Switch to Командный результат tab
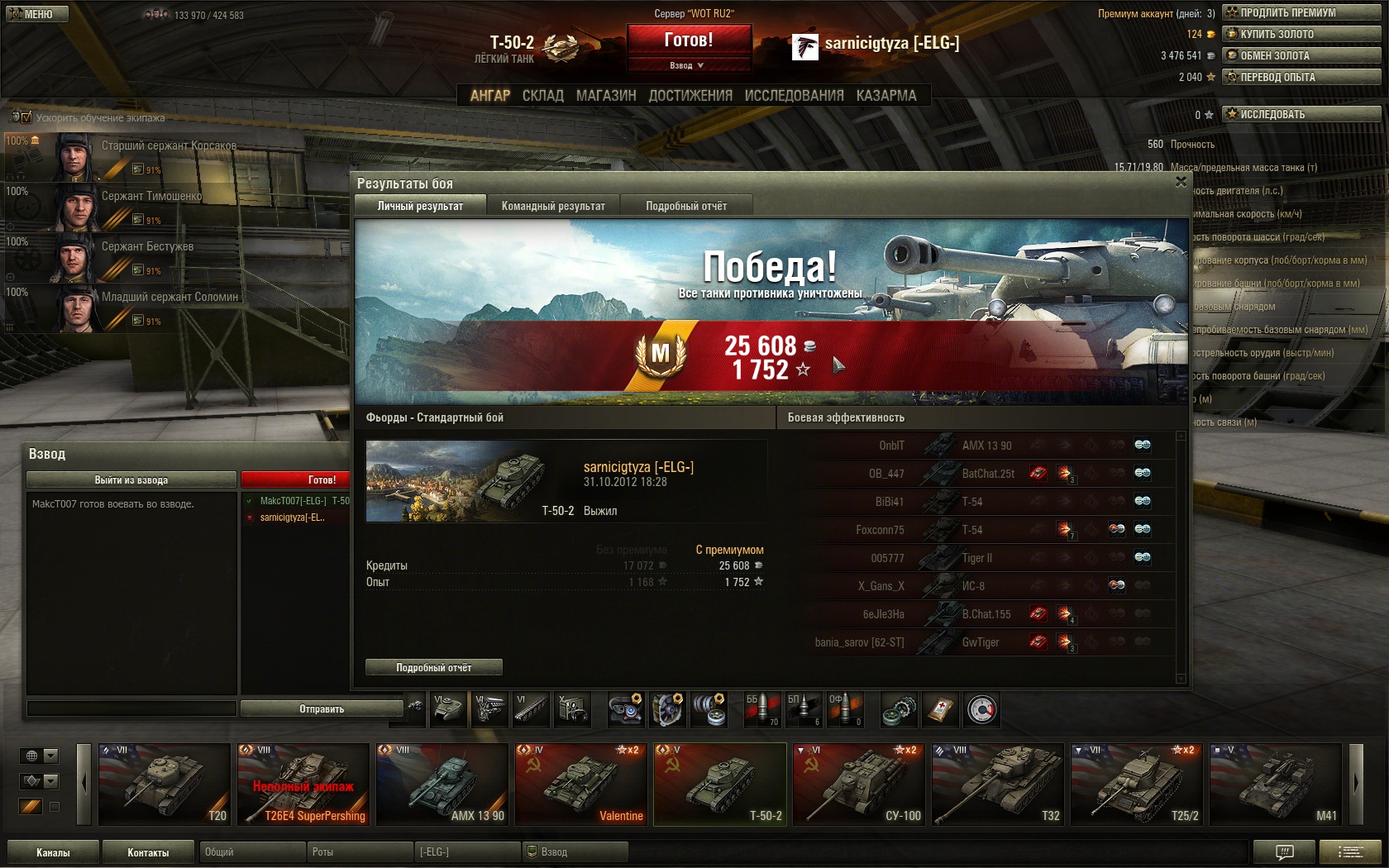Viewport: 1389px width, 868px height. point(553,206)
